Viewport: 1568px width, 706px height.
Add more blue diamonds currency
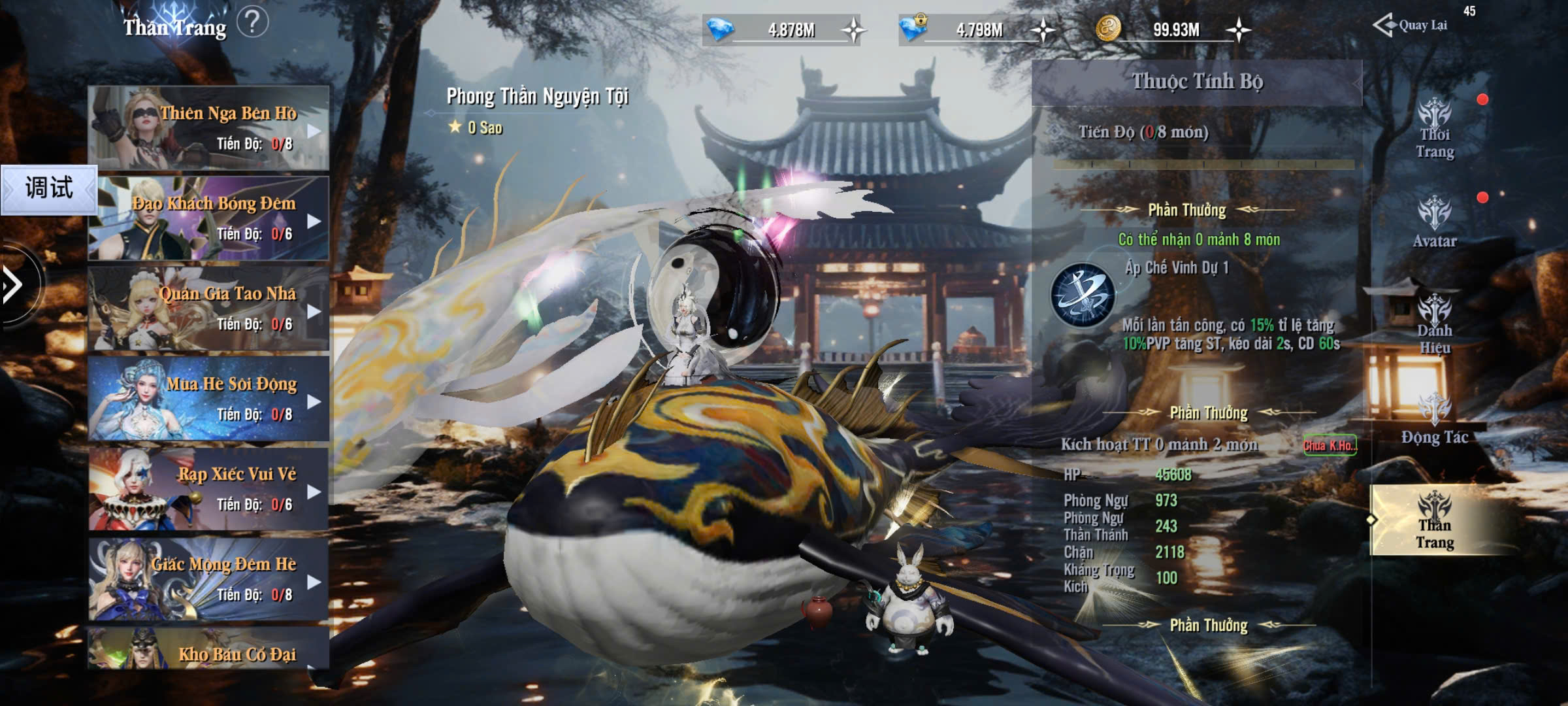(853, 30)
